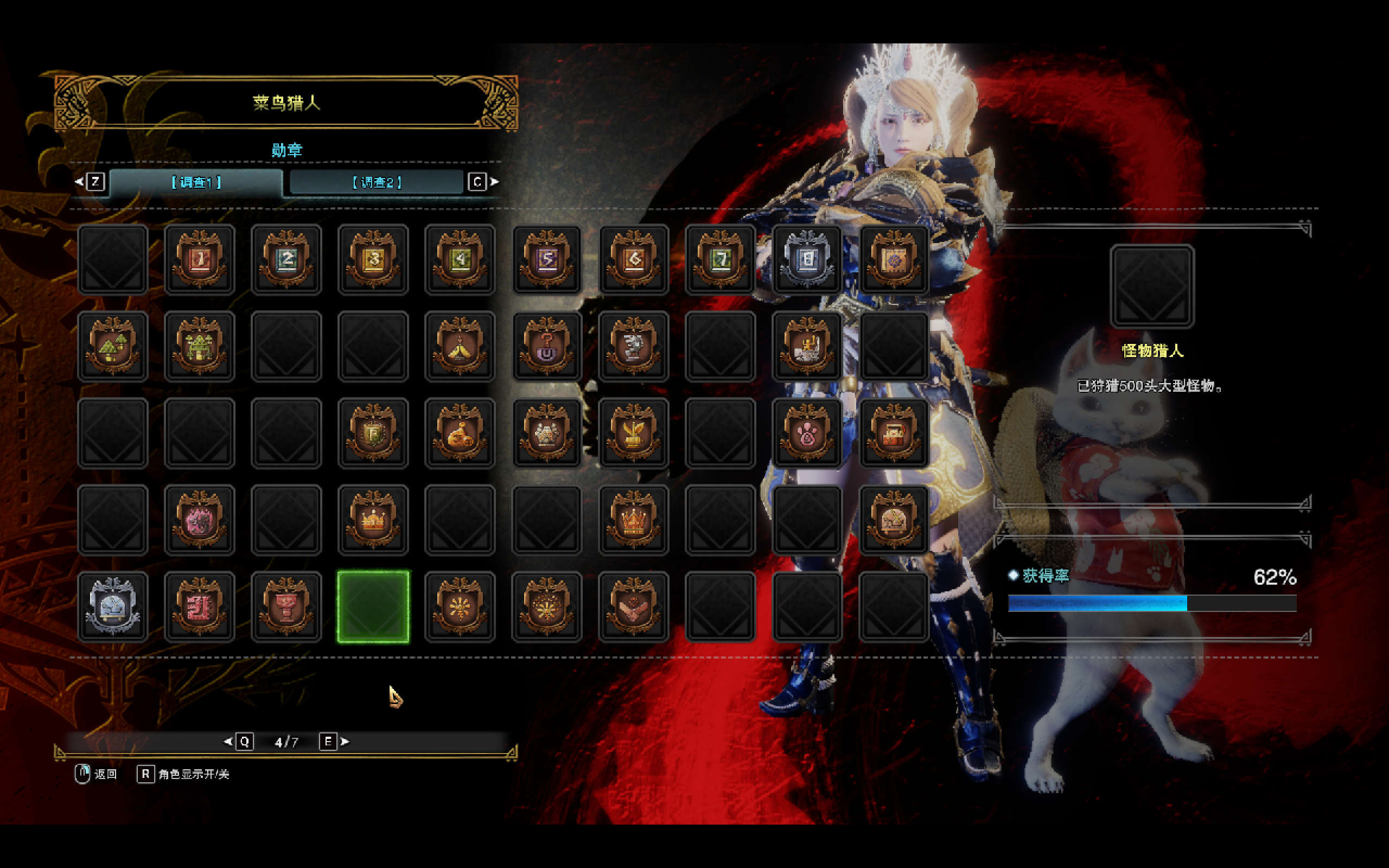The image size is (1389, 868).
Task: Choose the teal number 2 book medal
Action: tap(286, 259)
